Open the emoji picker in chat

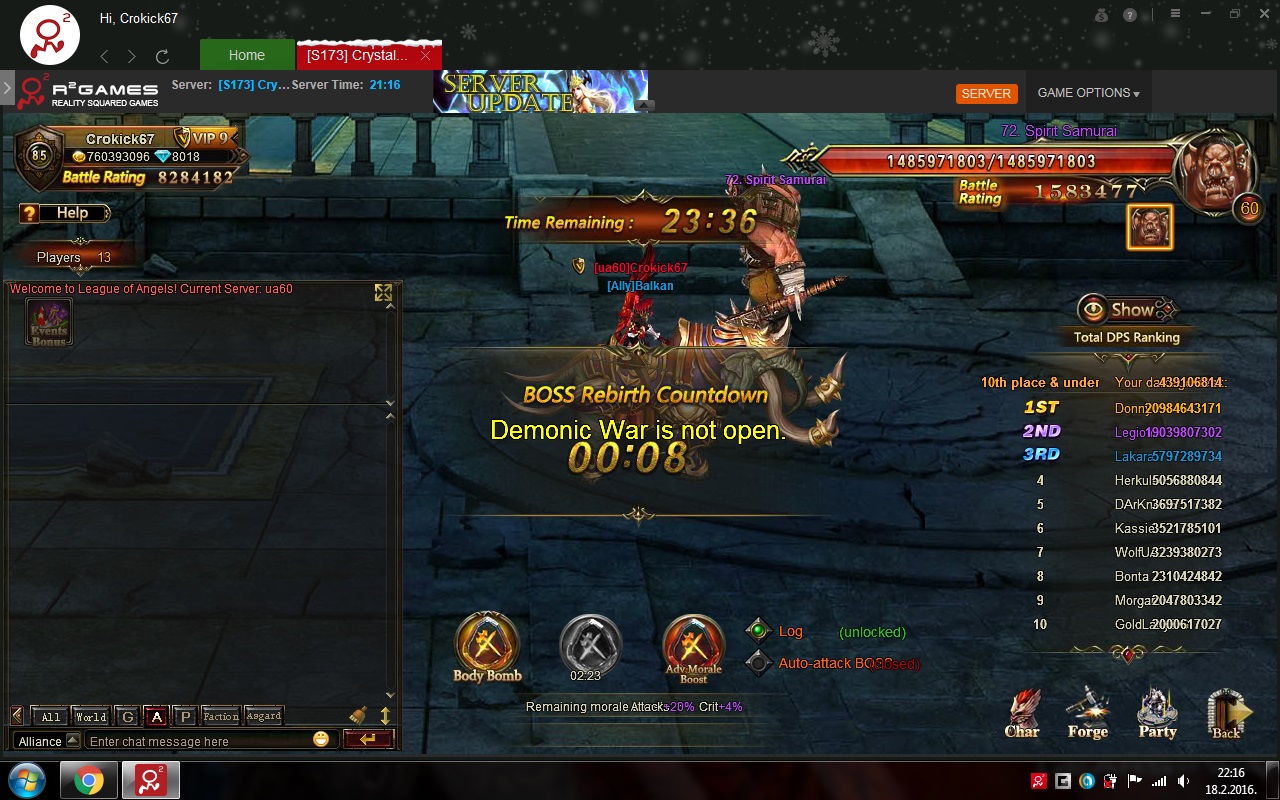pos(321,740)
